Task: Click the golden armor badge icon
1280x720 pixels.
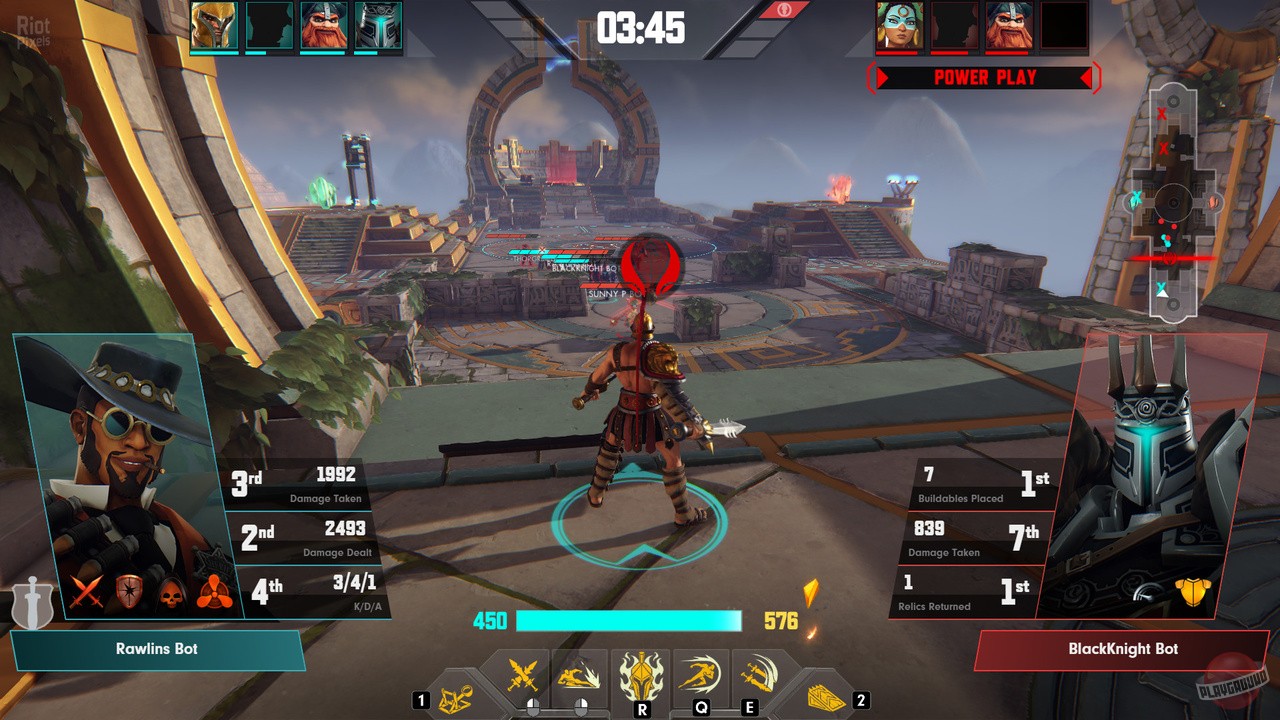Action: pyautogui.click(x=1193, y=592)
